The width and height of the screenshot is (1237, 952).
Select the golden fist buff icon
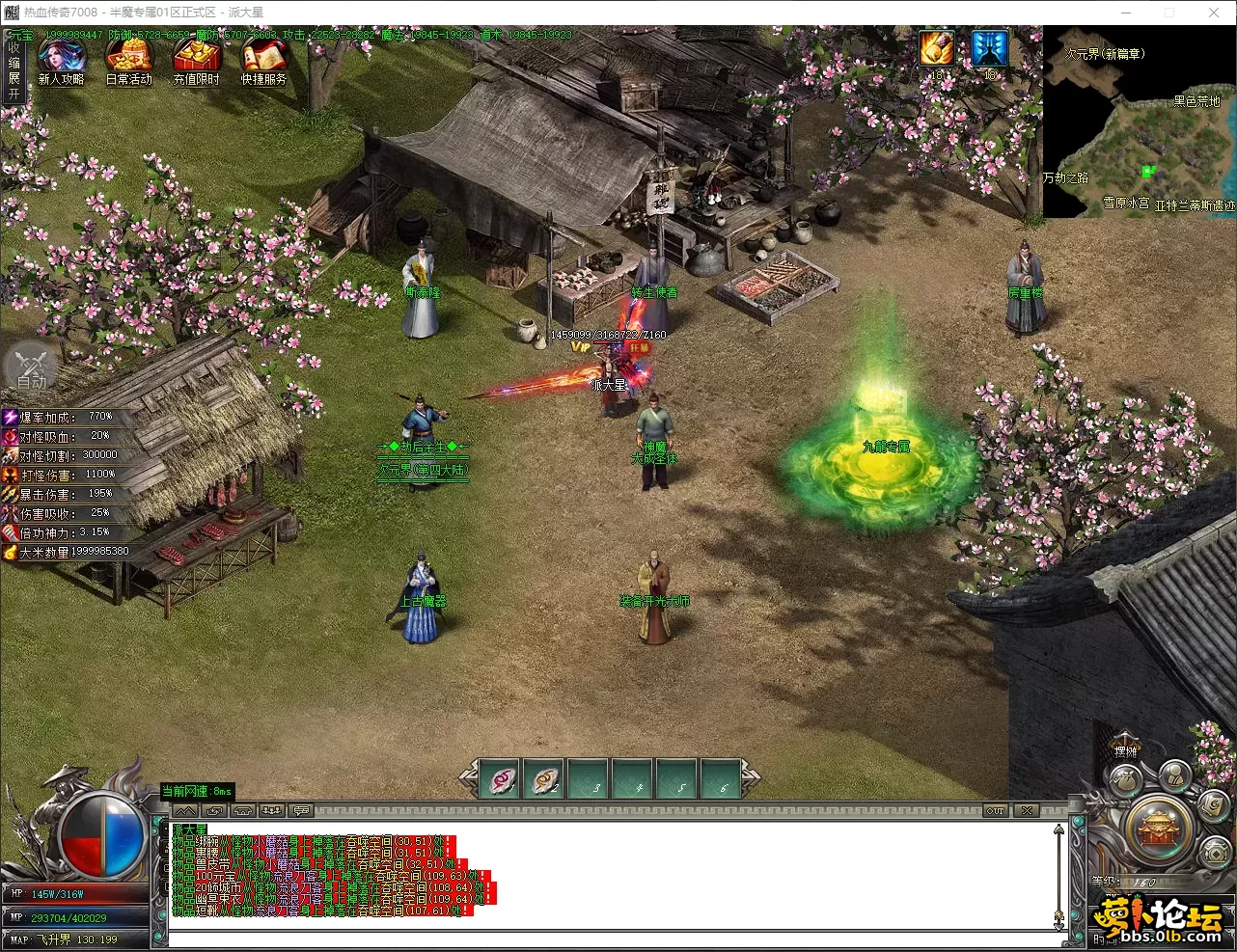click(x=936, y=48)
